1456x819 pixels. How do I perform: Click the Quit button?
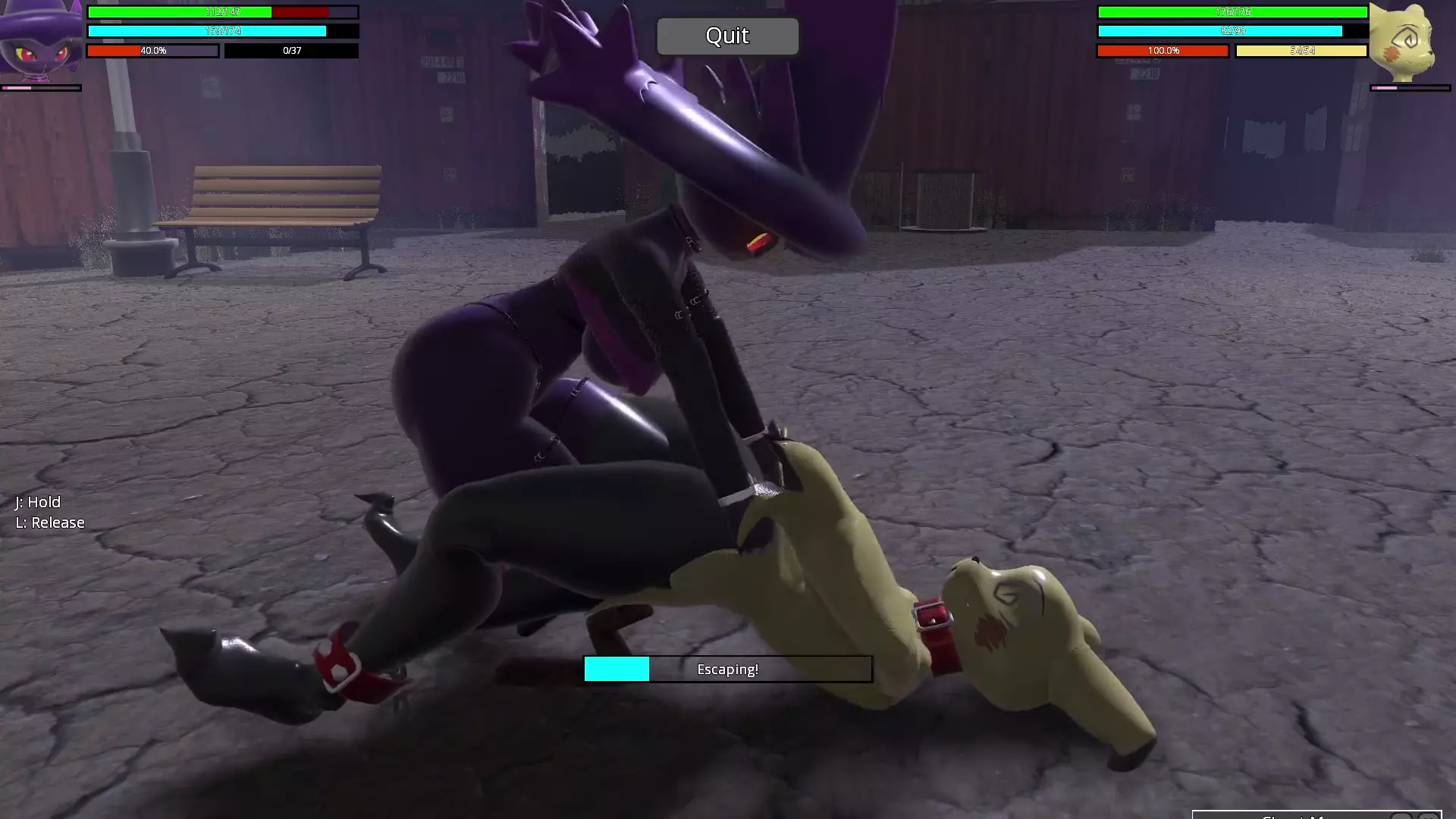coord(727,36)
